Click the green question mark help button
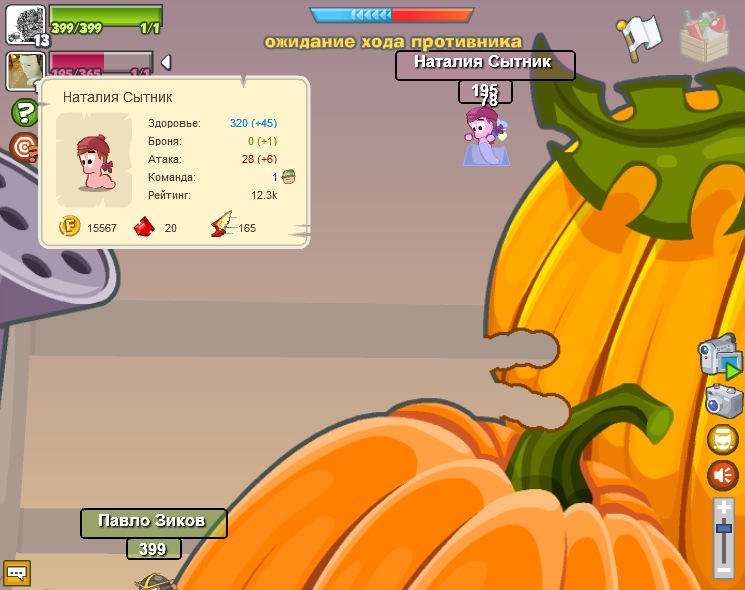This screenshot has height=590, width=745. point(24,112)
